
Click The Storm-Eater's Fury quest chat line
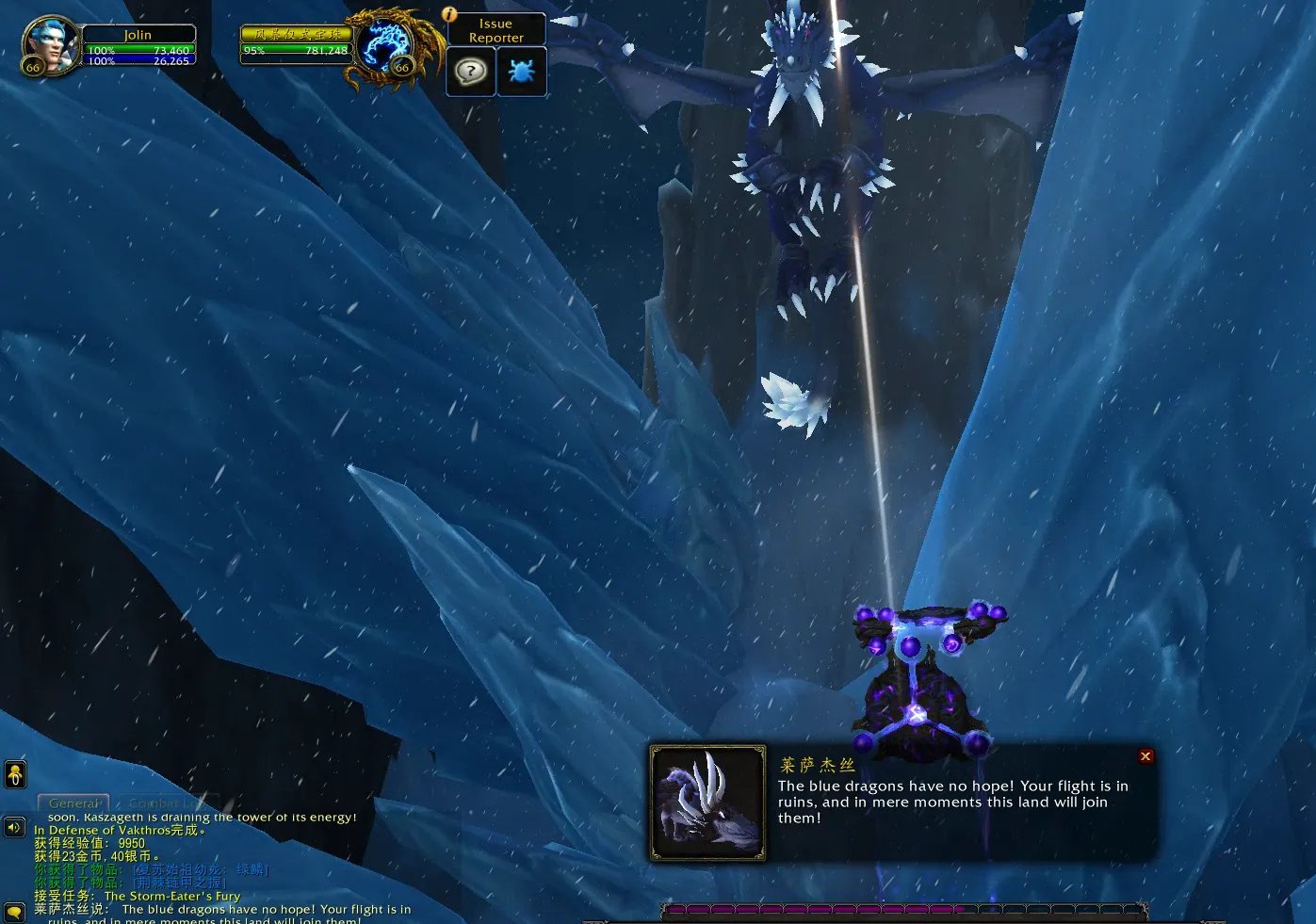(x=171, y=896)
